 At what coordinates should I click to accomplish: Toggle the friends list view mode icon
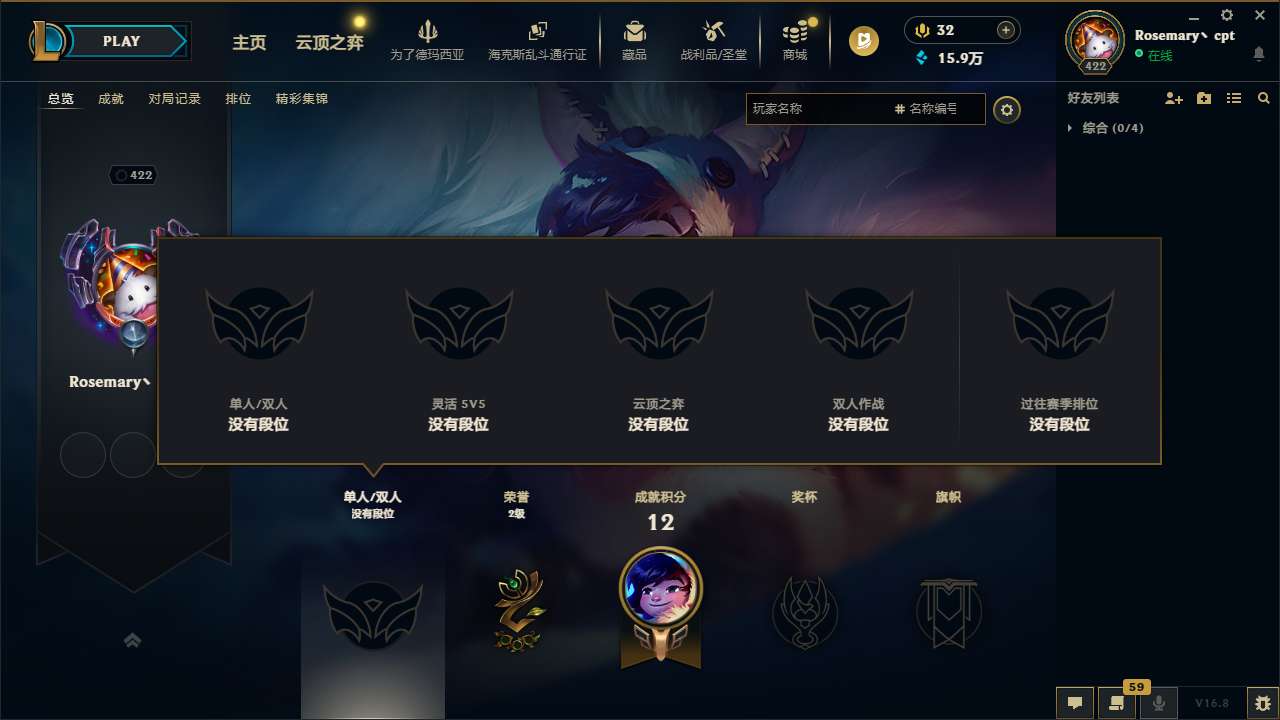(x=1233, y=98)
